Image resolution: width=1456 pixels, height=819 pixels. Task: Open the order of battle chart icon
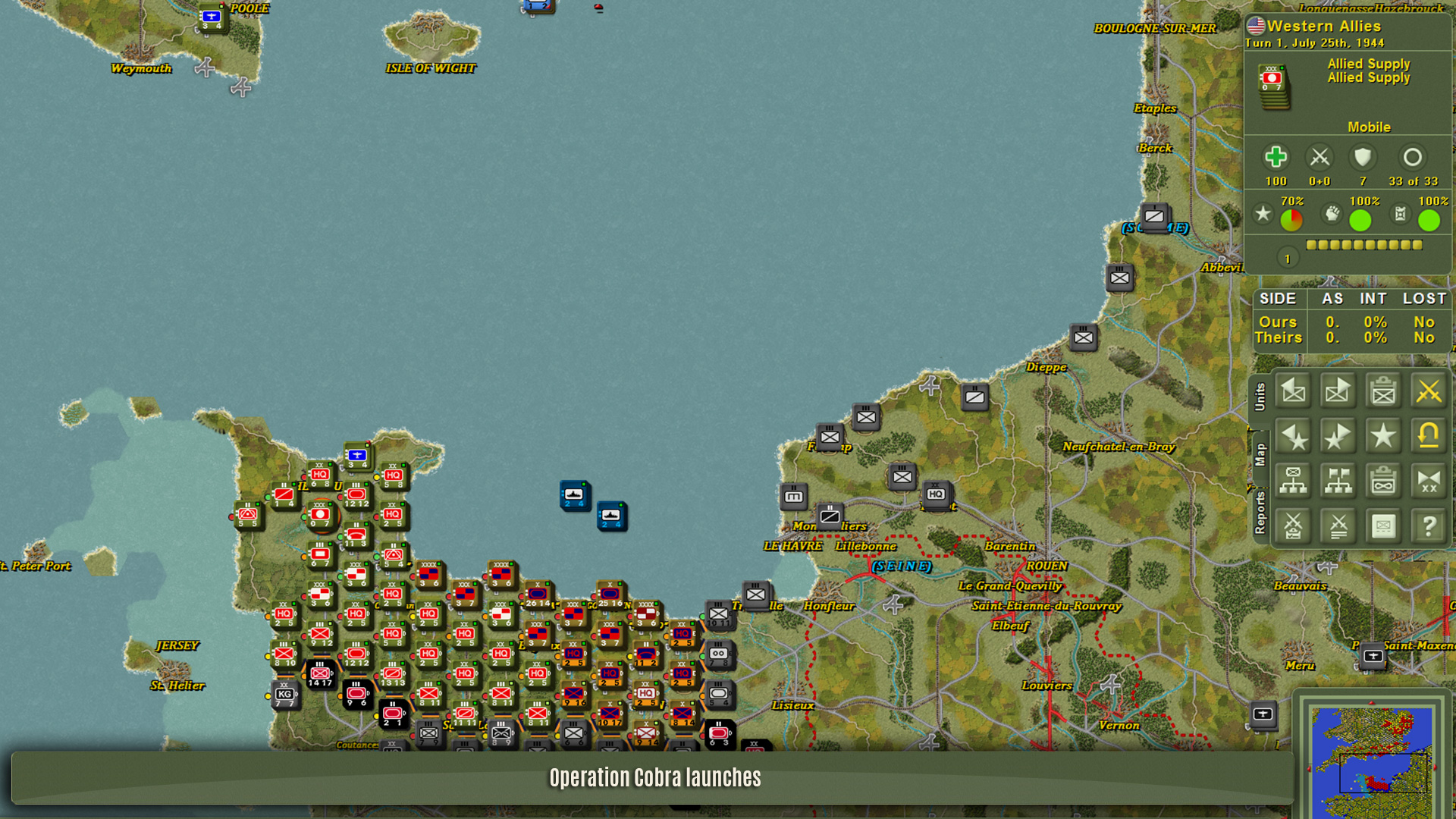pos(1293,481)
